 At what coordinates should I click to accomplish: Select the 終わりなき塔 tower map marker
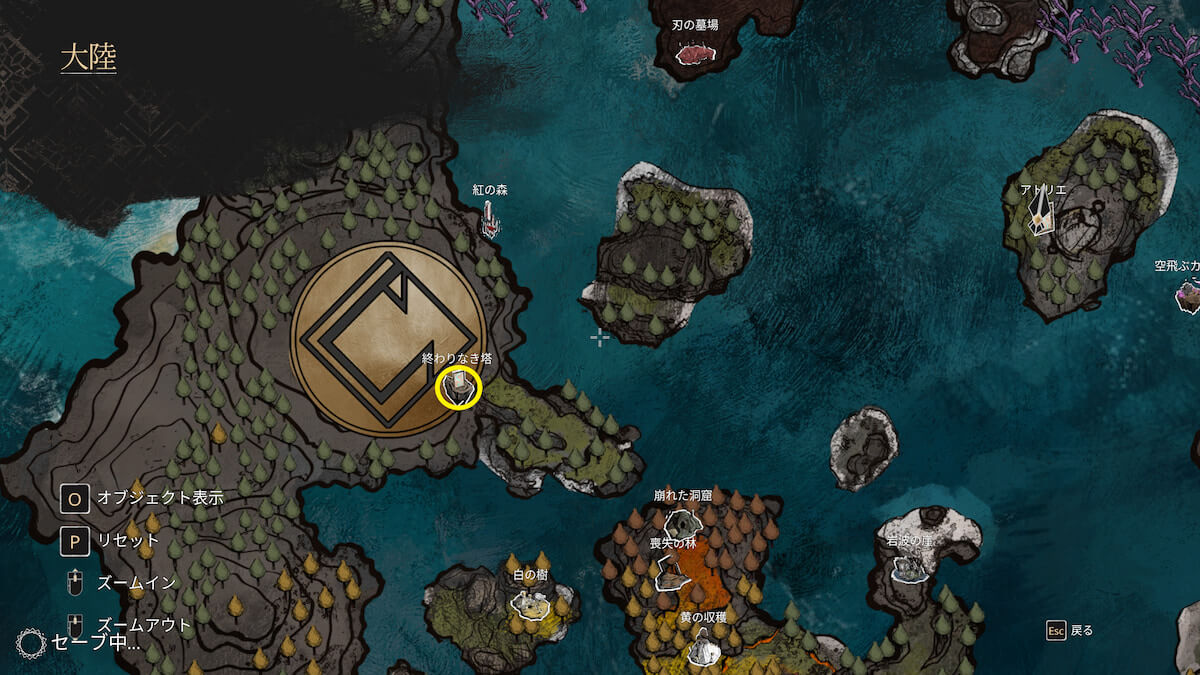point(459,386)
